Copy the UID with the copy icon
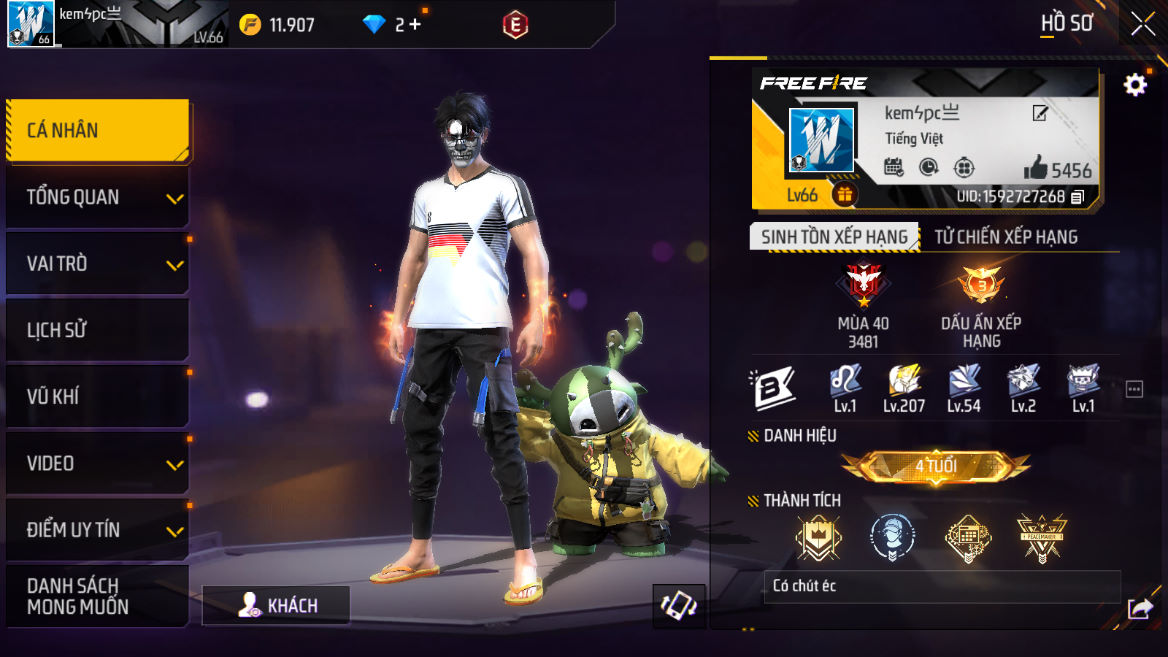Viewport: 1168px width, 657px height. [x=1077, y=197]
